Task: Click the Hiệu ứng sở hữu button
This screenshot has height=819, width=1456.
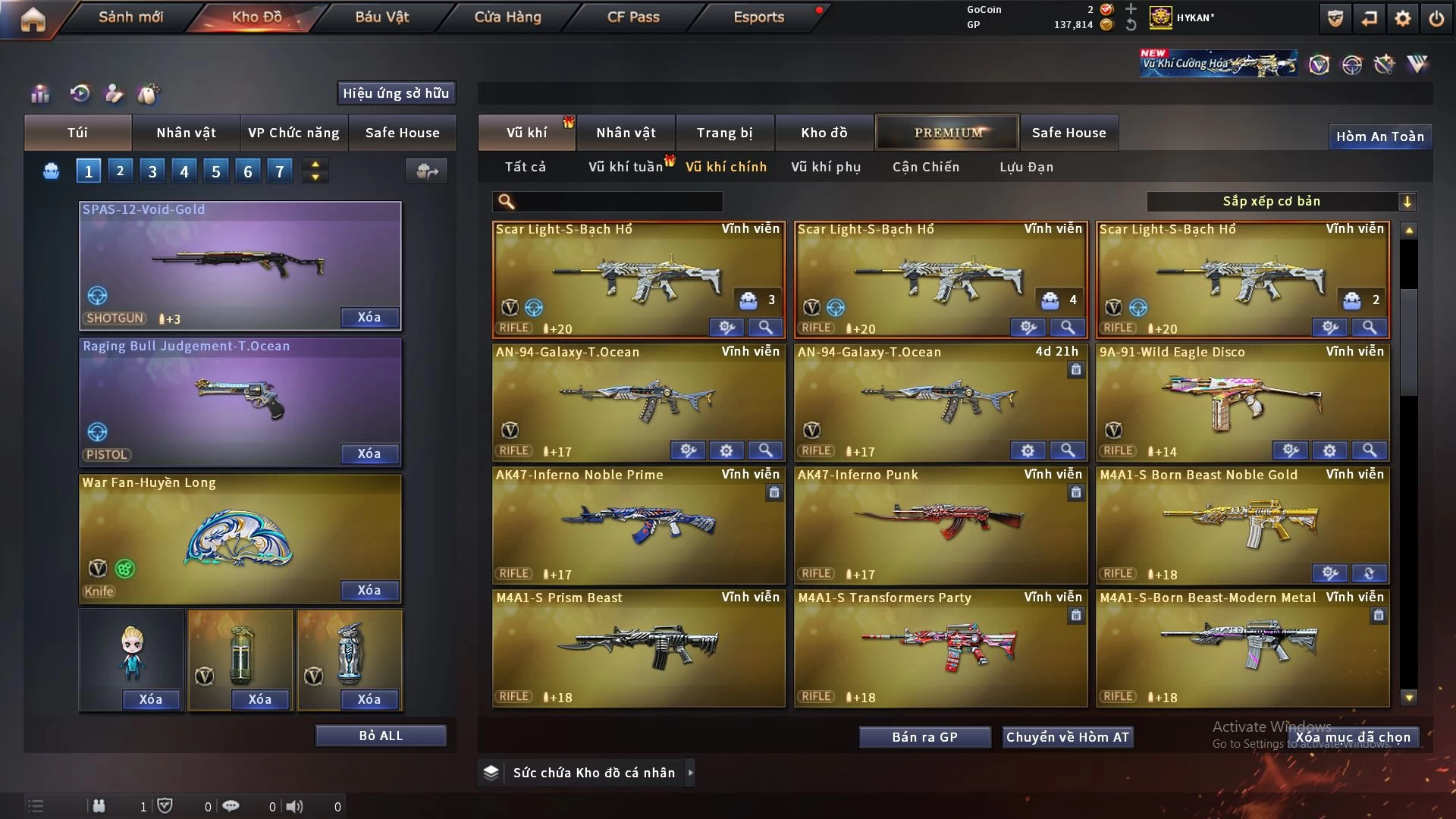Action: pos(396,93)
